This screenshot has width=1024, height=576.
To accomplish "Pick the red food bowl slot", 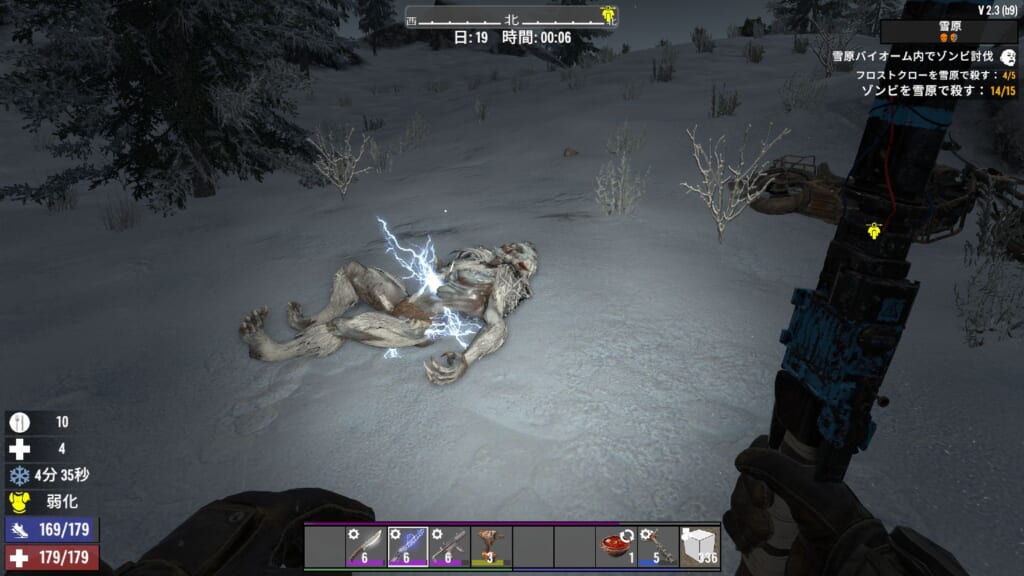I will click(617, 547).
